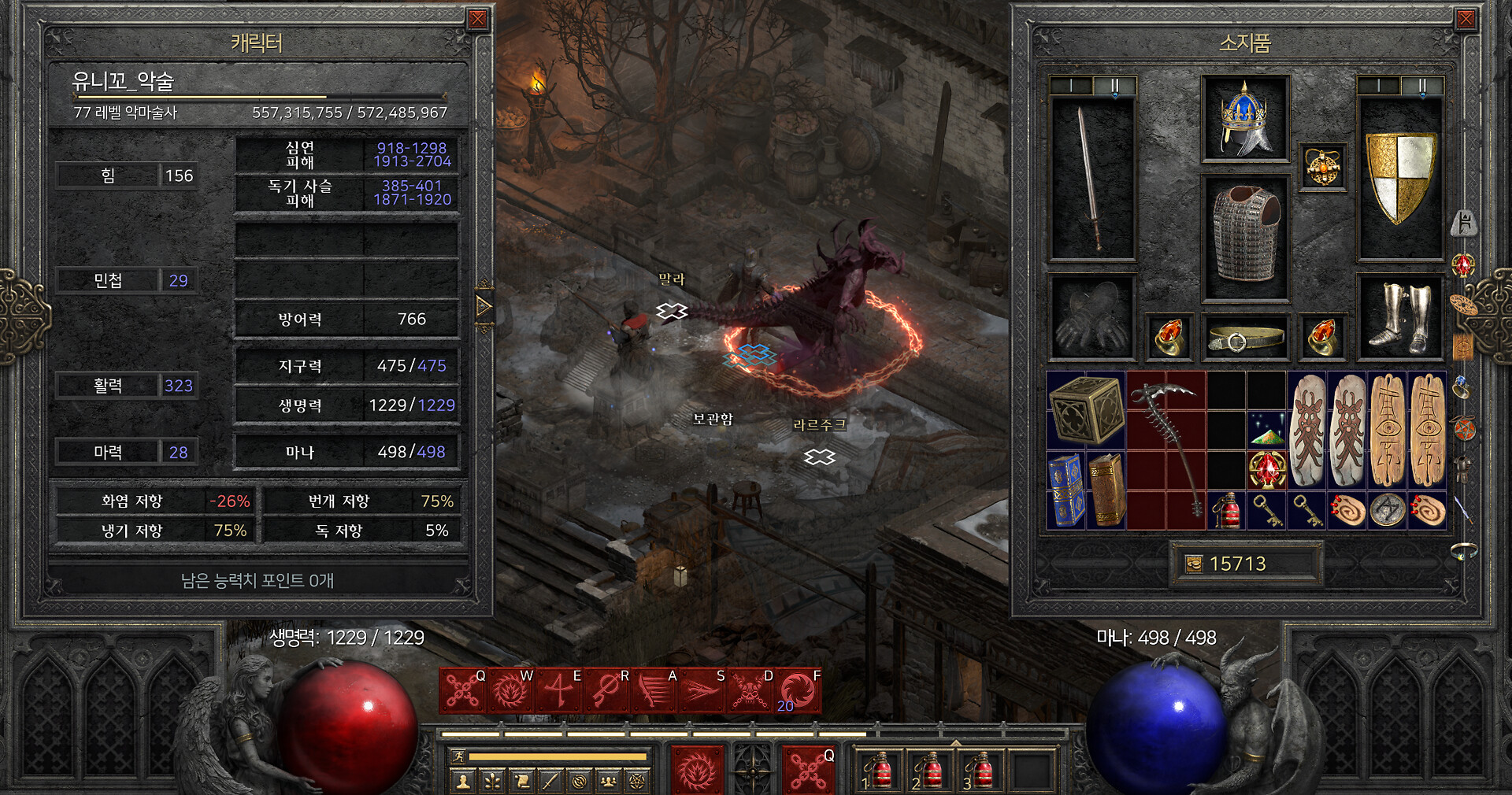Use the potion in belt slot 1

(x=880, y=771)
